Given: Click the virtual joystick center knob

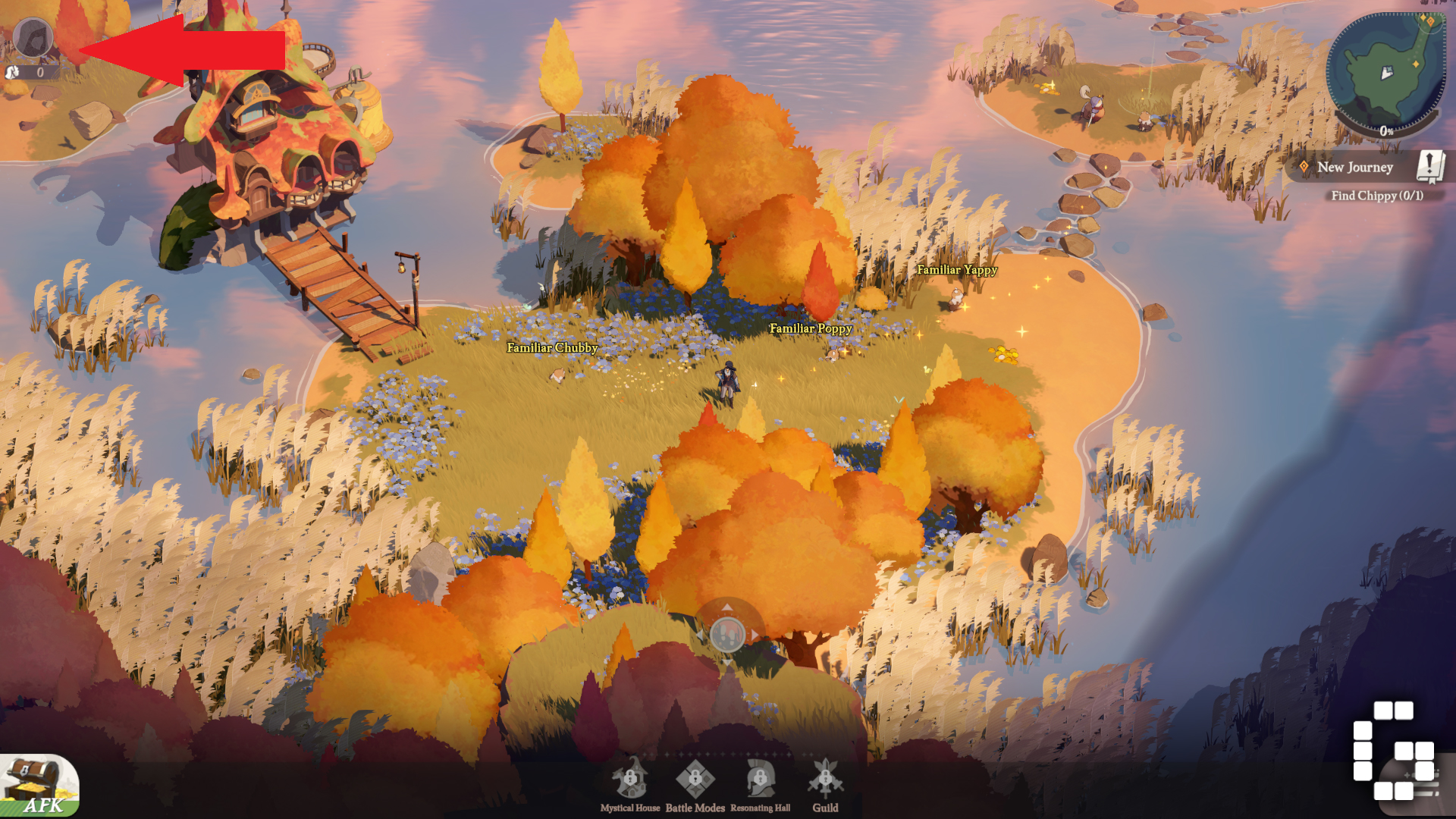Looking at the screenshot, I should 727,634.
